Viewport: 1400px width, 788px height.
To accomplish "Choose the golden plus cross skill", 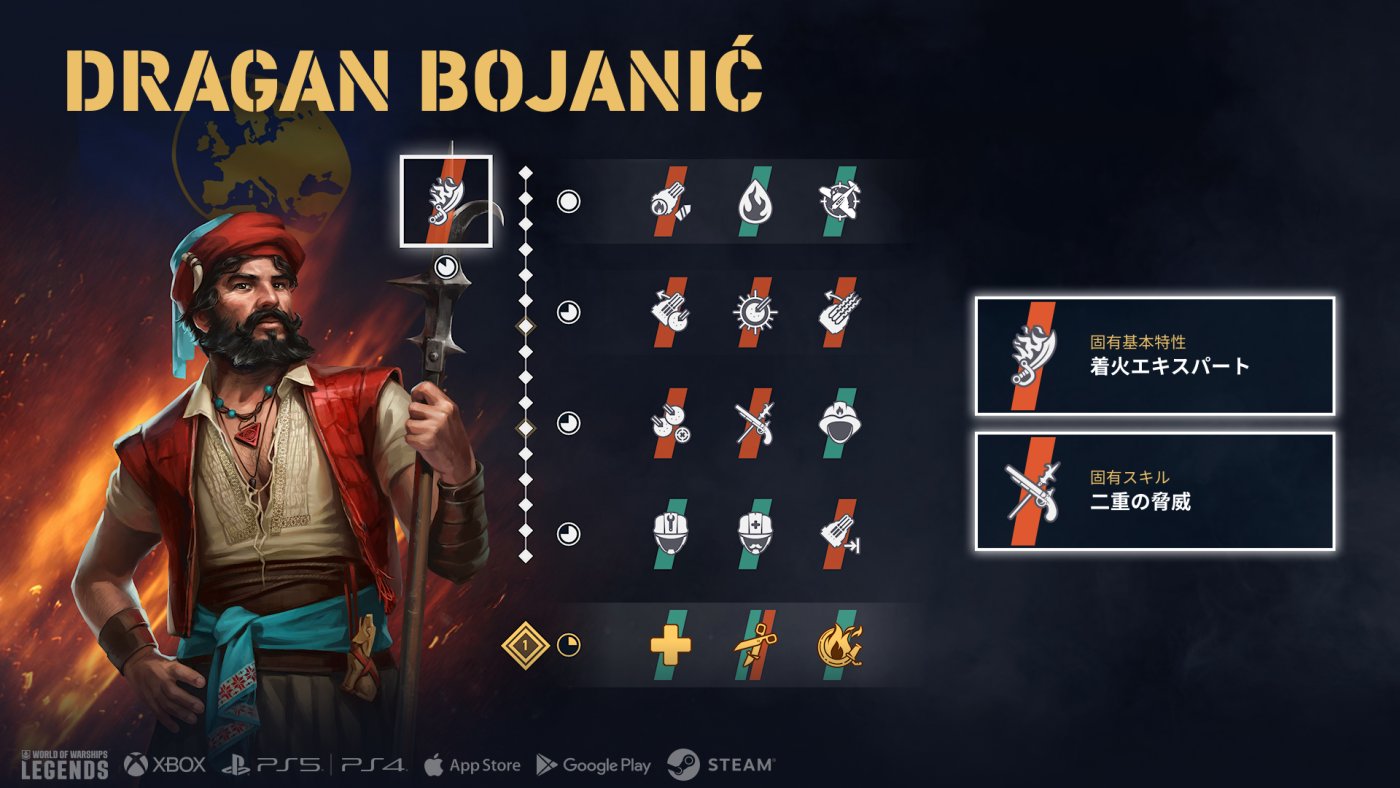I will tap(670, 645).
